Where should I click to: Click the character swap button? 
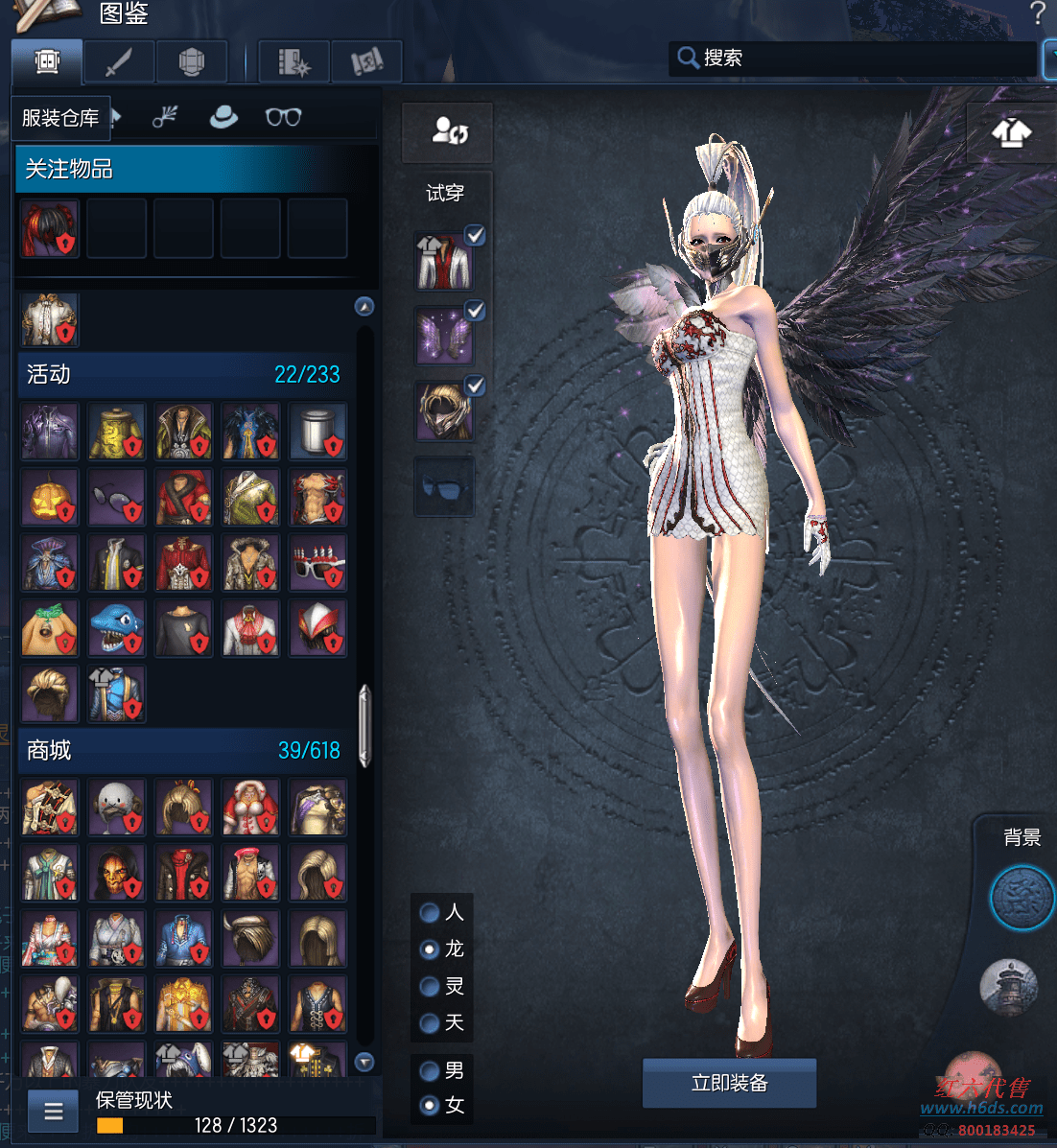[x=448, y=131]
